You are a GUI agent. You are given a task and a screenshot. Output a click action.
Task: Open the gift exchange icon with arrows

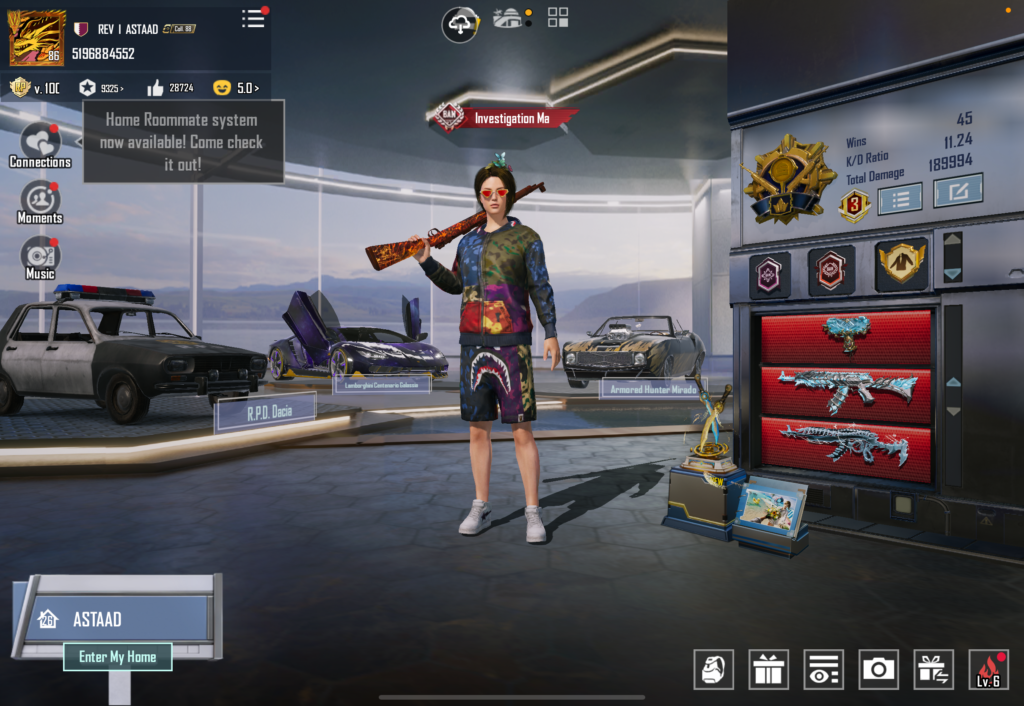(933, 669)
